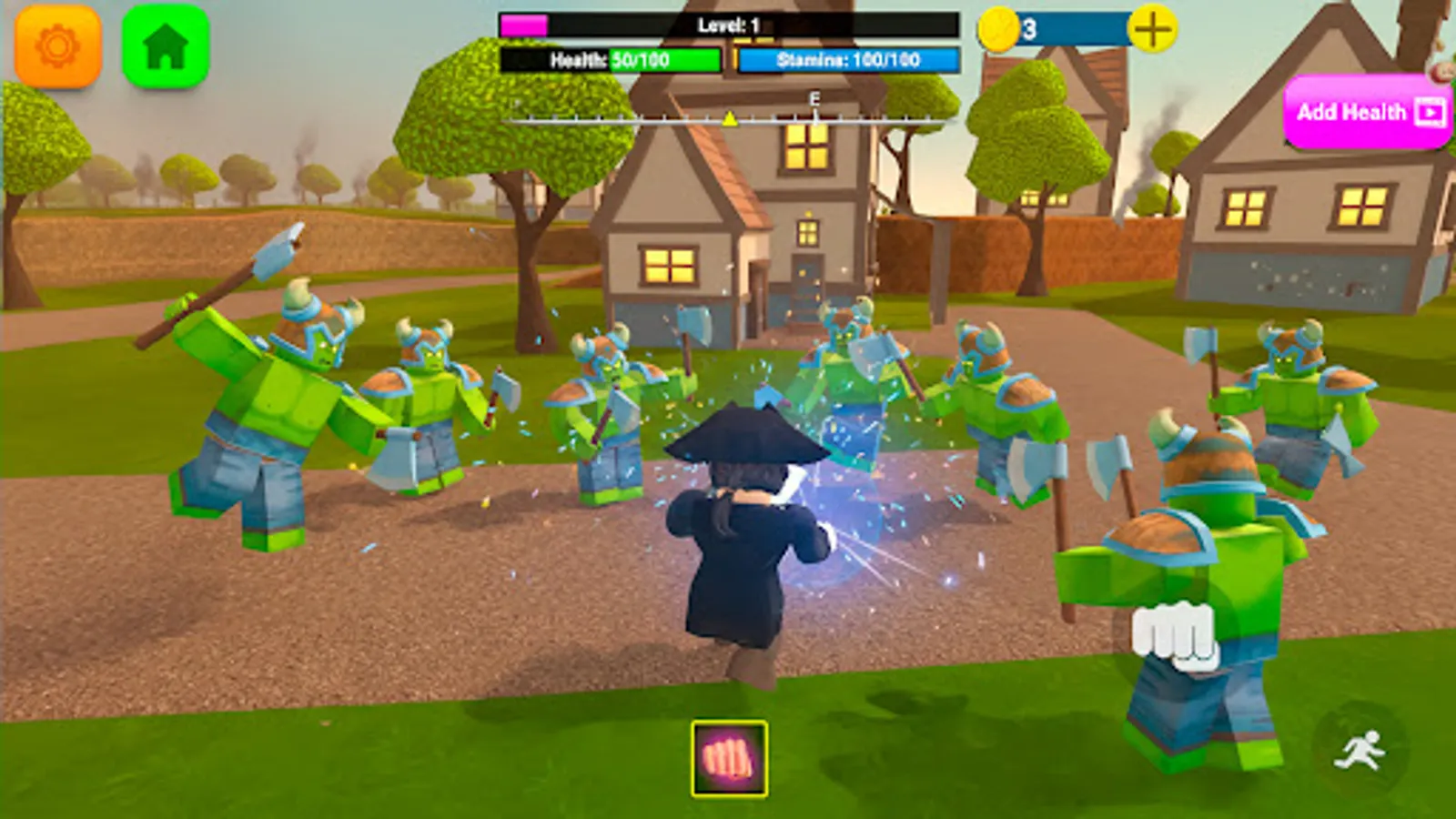Viewport: 1456px width, 819px height.
Task: Click the gold coin icon
Action: point(999,27)
